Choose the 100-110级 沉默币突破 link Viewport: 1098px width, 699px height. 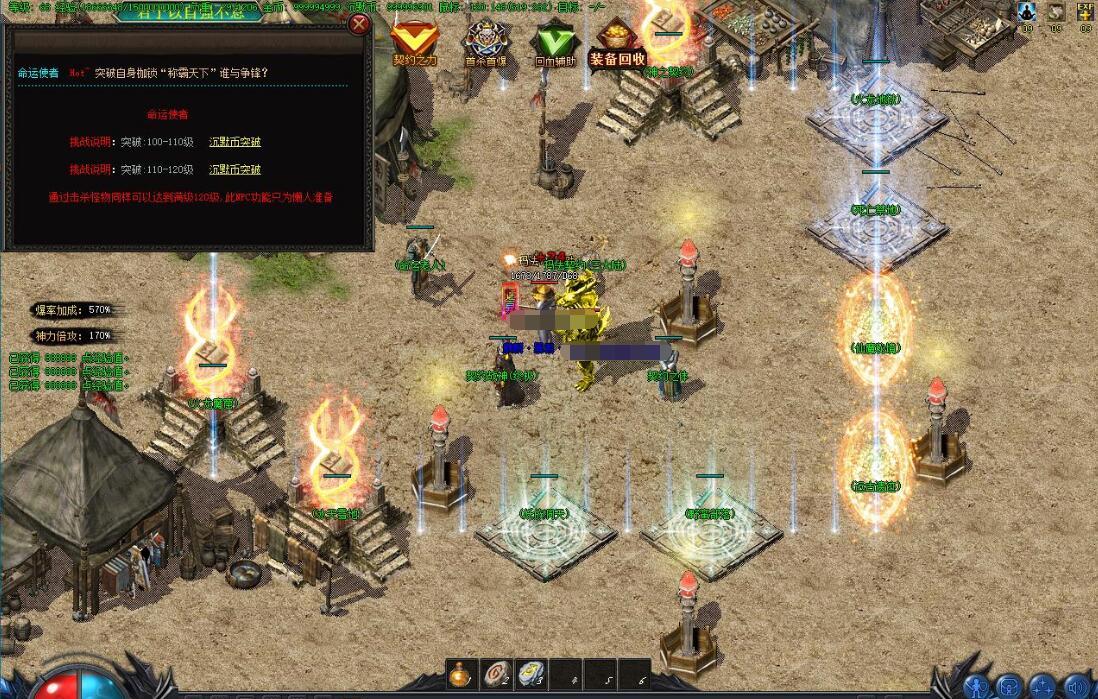(x=235, y=142)
